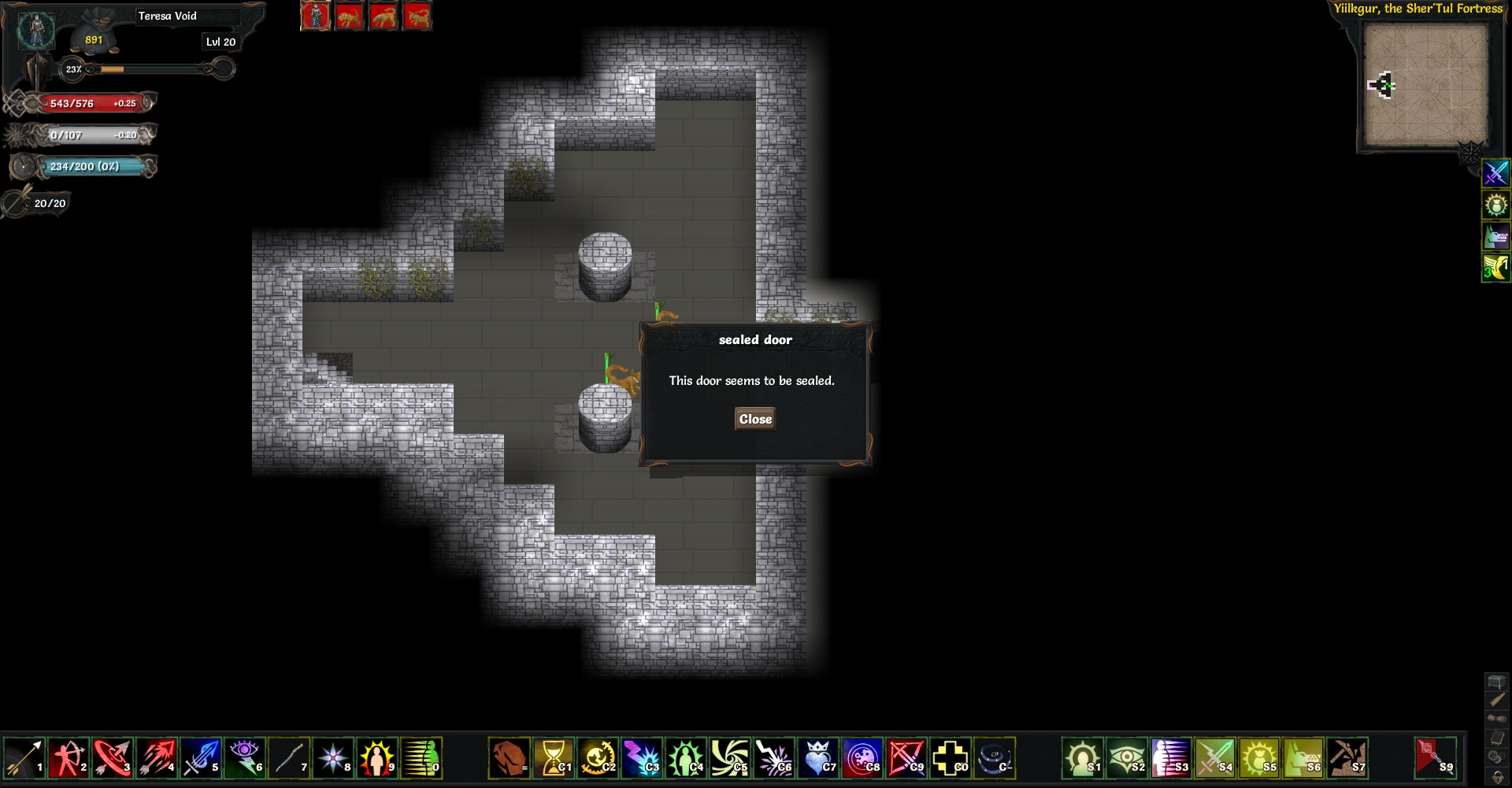Activate the yellow cross healing skill
The image size is (1512, 788).
point(951,758)
